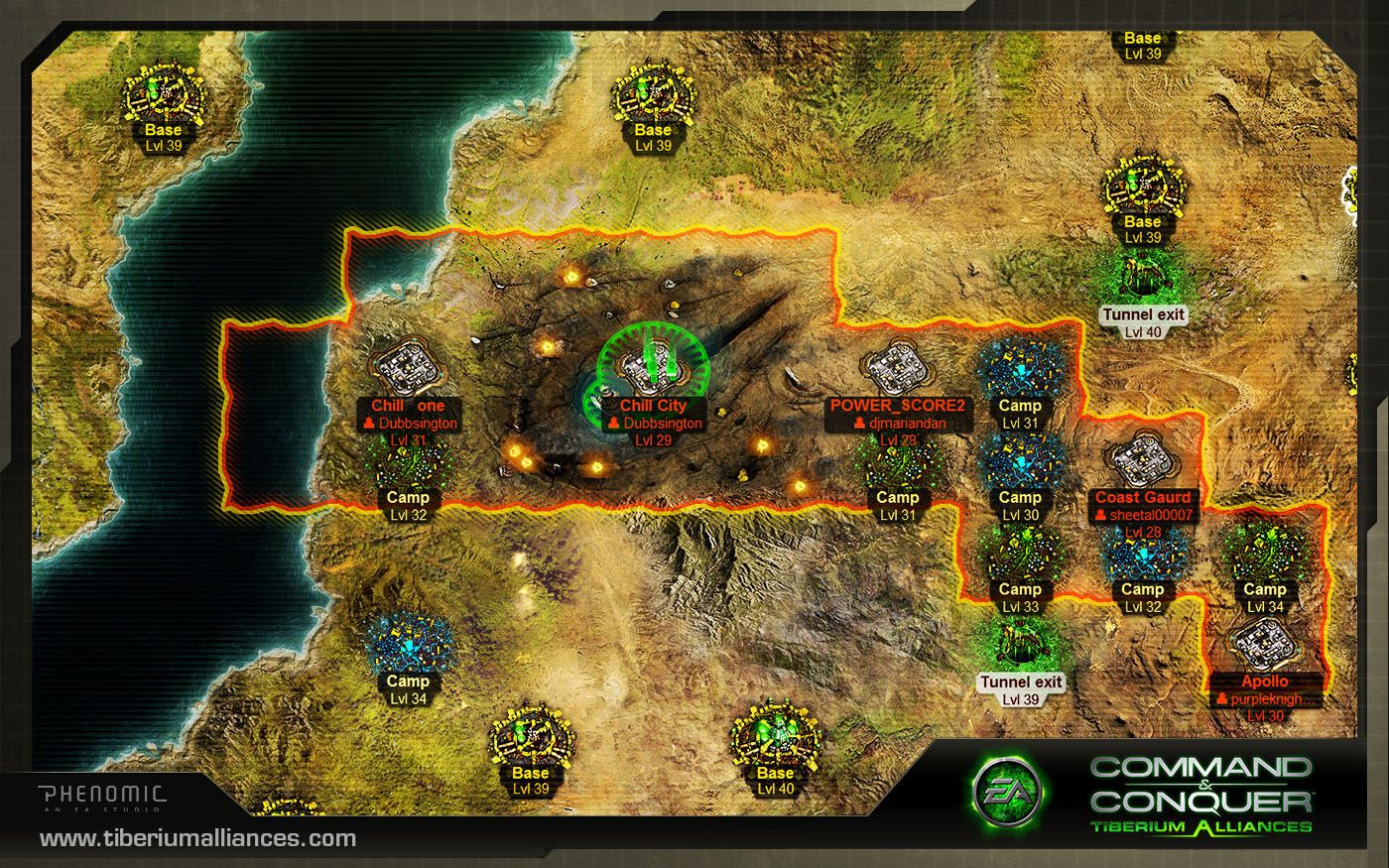Select the Base Lvl 40 at bottom center
Viewport: 1389px width, 868px height.
[x=774, y=739]
